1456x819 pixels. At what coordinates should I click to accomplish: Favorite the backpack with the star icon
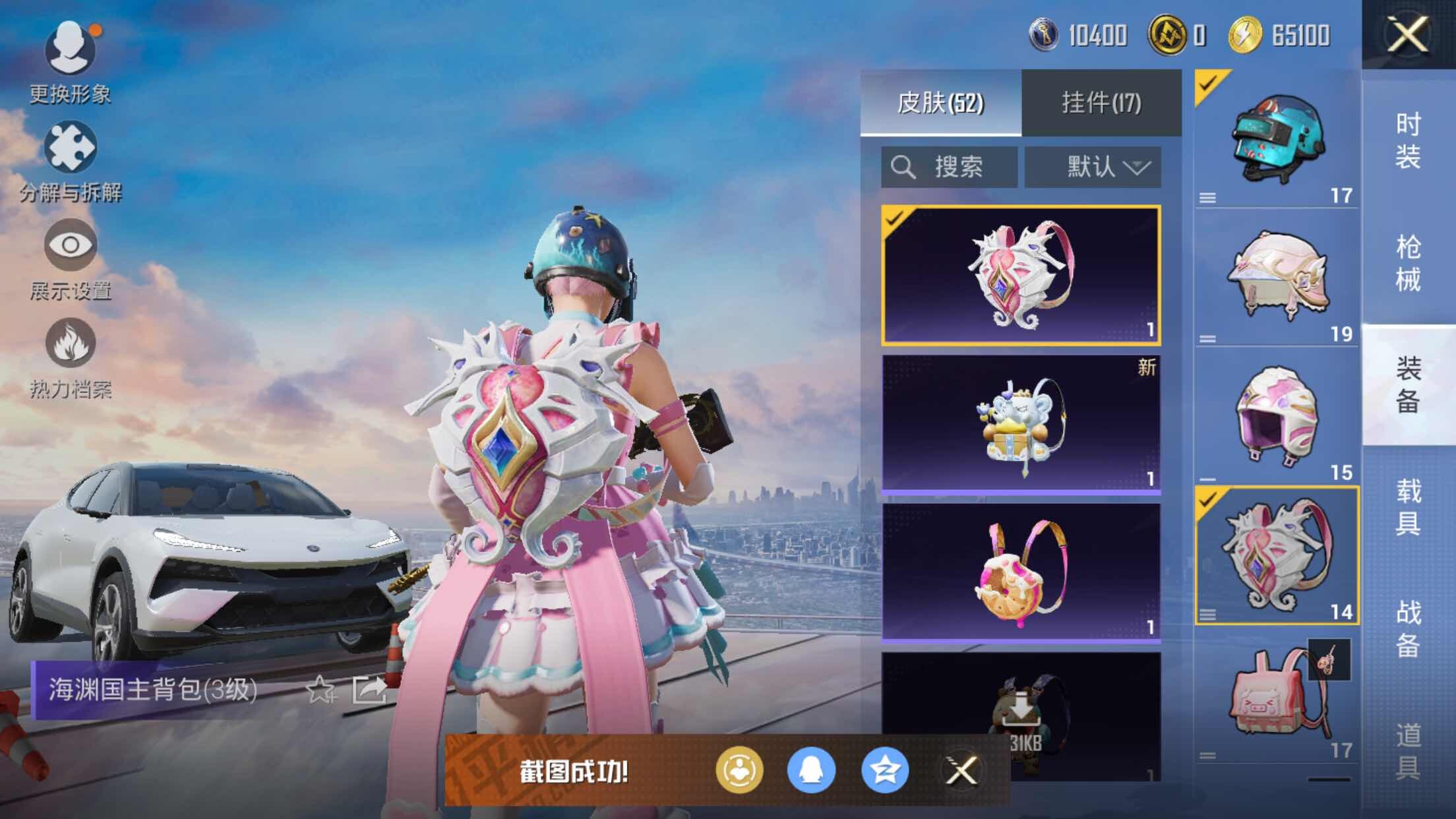coord(320,690)
